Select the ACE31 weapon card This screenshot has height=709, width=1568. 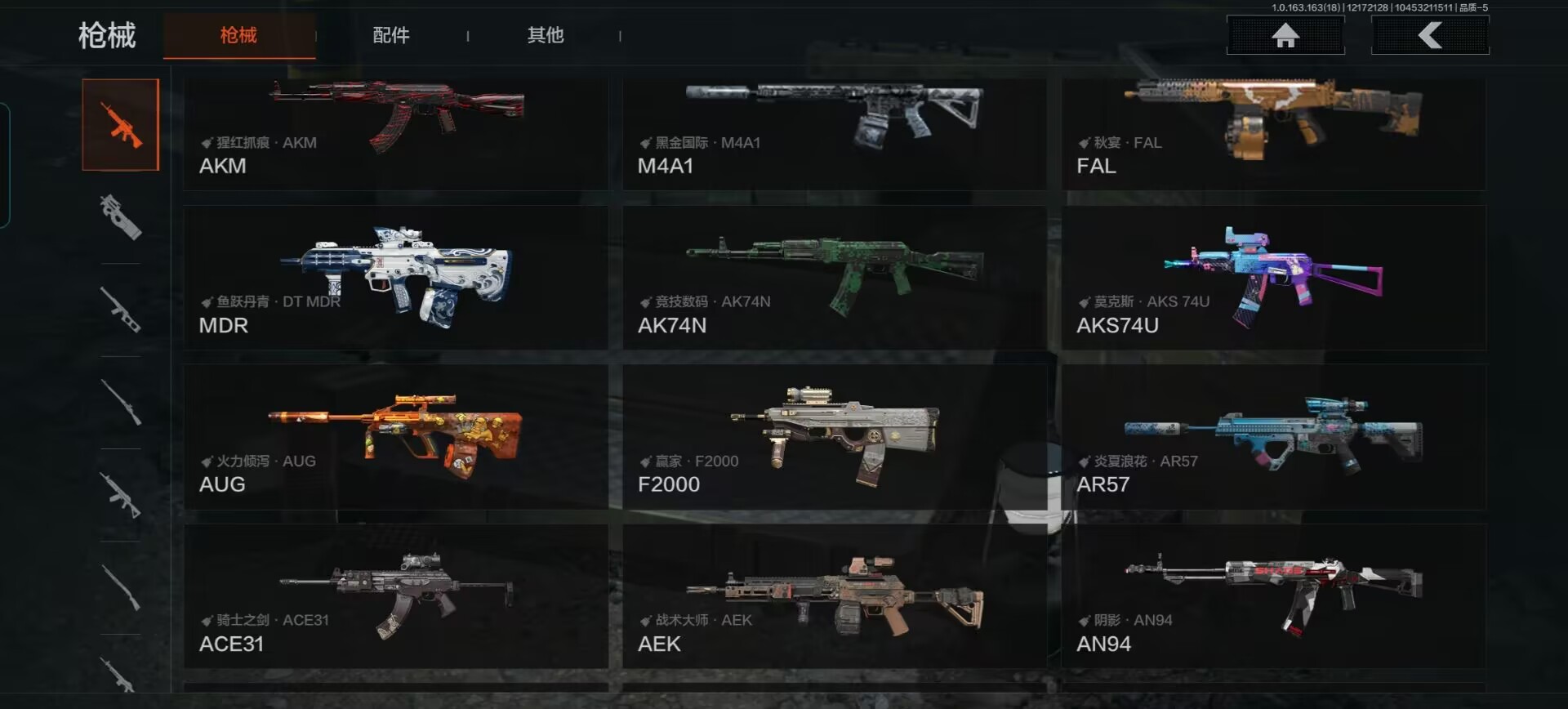point(396,596)
